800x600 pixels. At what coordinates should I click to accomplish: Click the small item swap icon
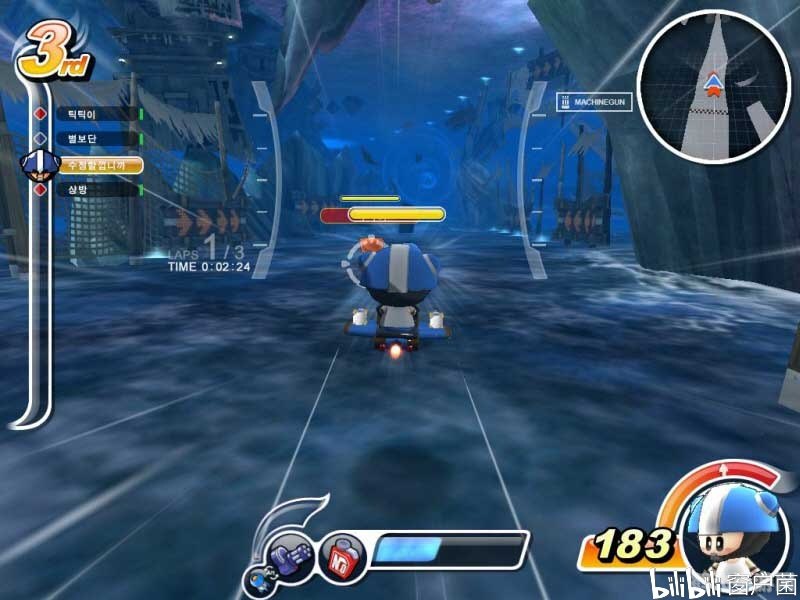[x=258, y=578]
